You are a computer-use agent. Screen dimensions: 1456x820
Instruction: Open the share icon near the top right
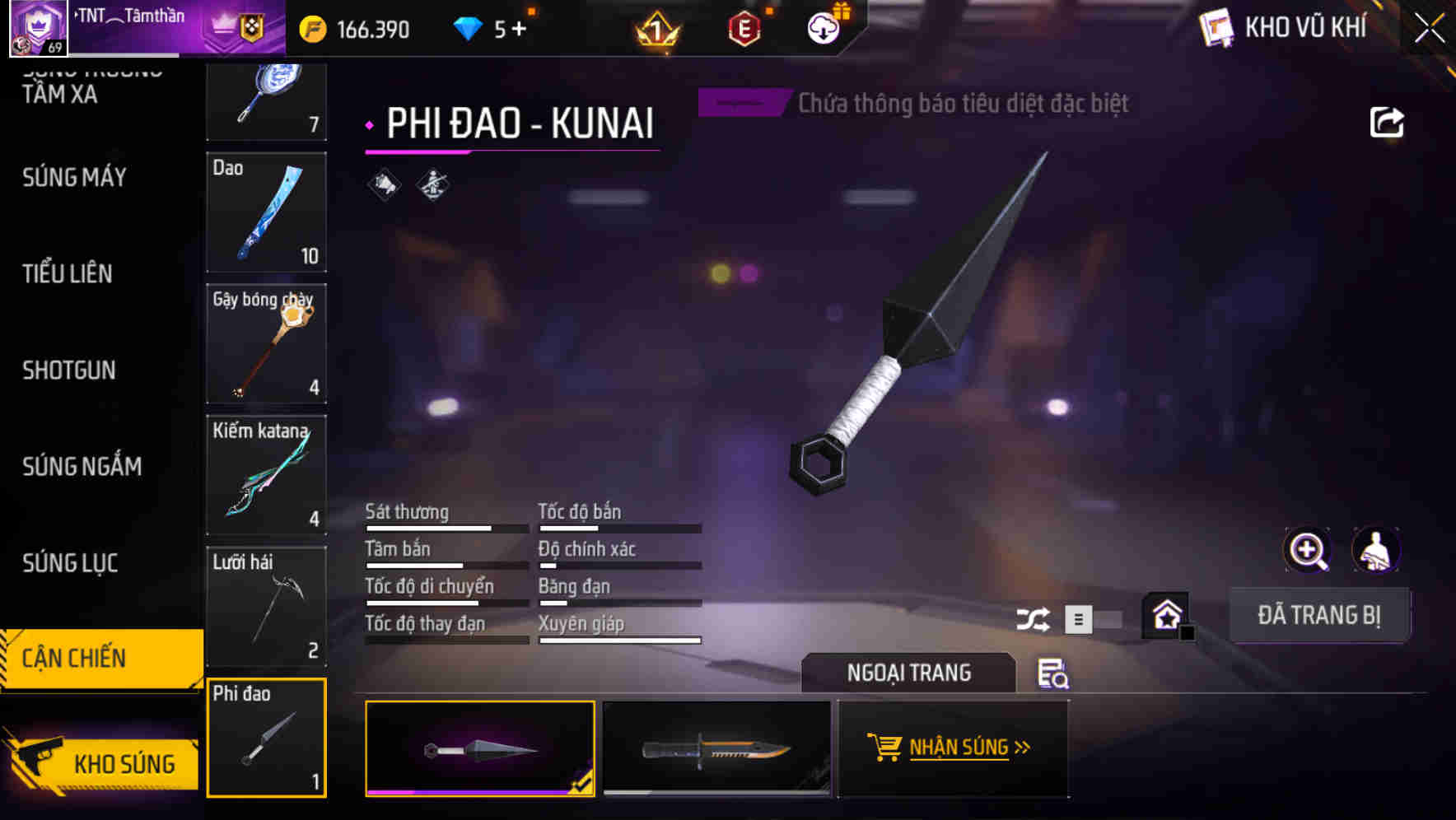pos(1388,122)
